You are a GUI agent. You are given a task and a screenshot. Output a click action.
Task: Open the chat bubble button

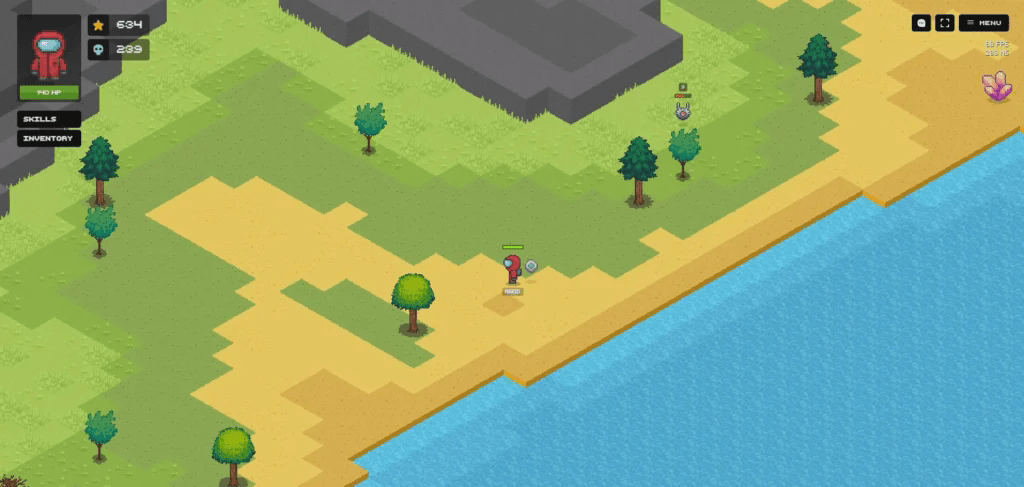pos(922,23)
